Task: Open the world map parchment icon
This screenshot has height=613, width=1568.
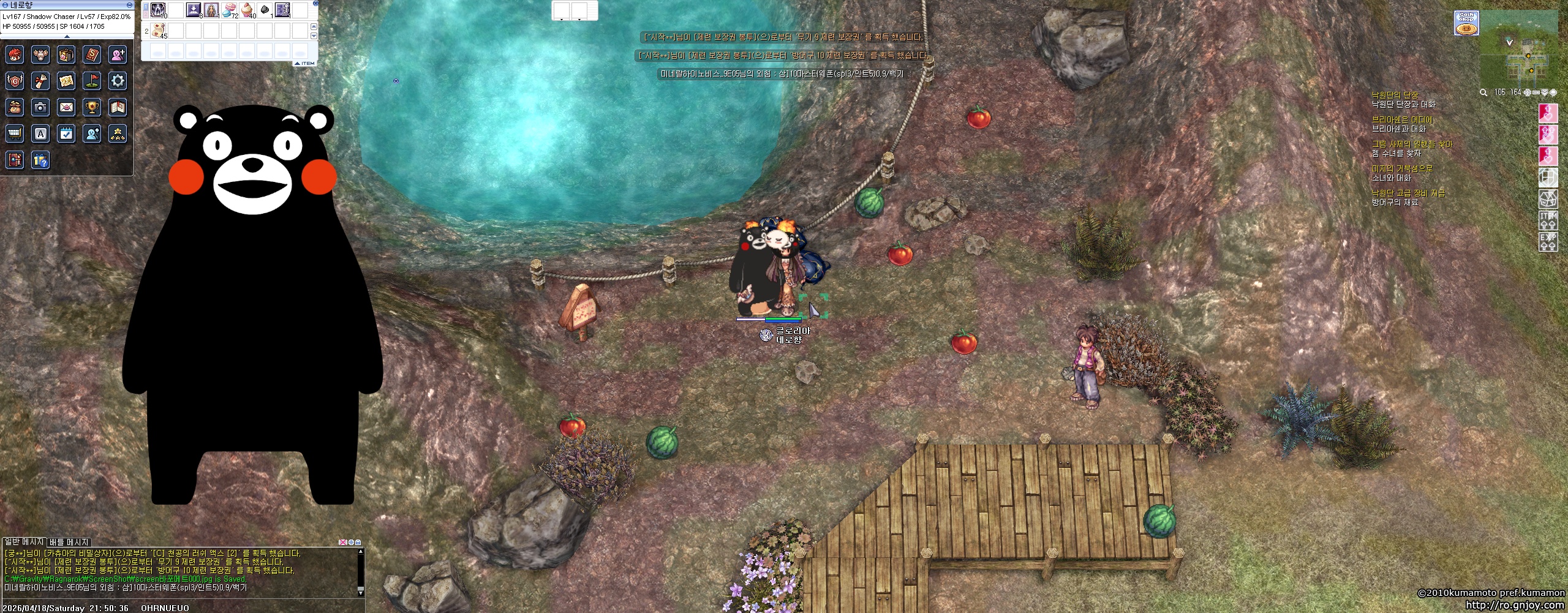Action: point(66,80)
